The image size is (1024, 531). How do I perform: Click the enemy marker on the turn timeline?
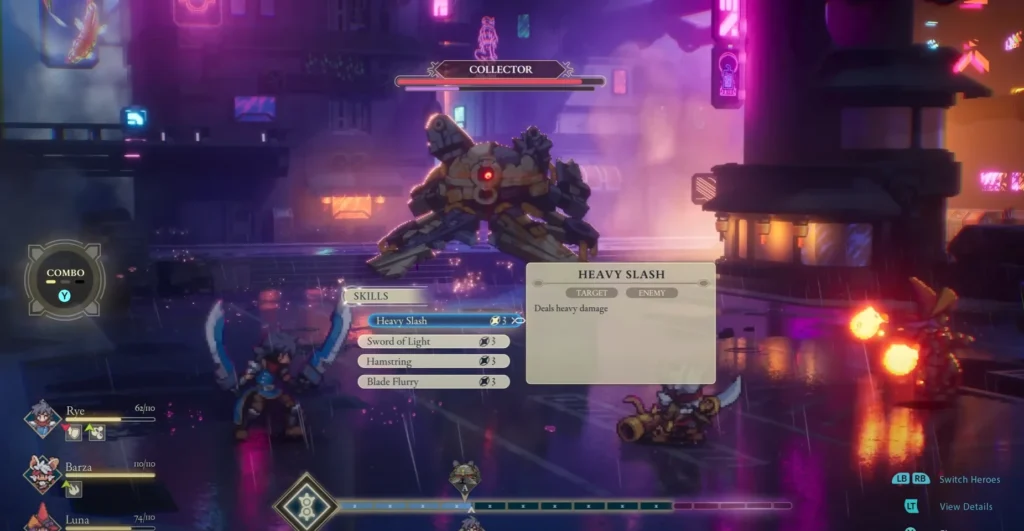(464, 477)
